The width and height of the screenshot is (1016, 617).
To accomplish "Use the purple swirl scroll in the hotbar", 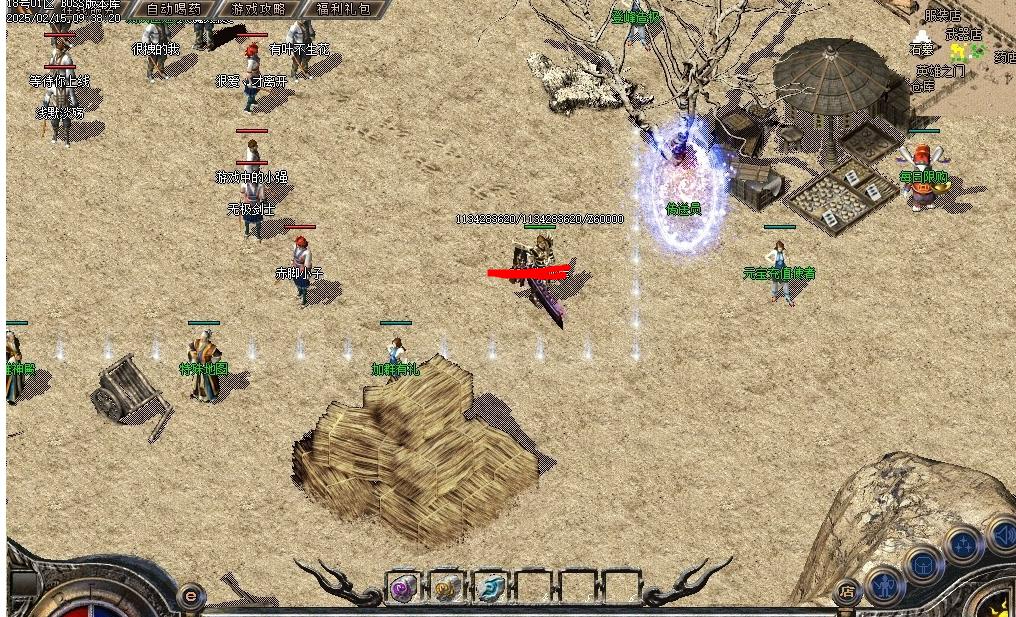I will (404, 587).
